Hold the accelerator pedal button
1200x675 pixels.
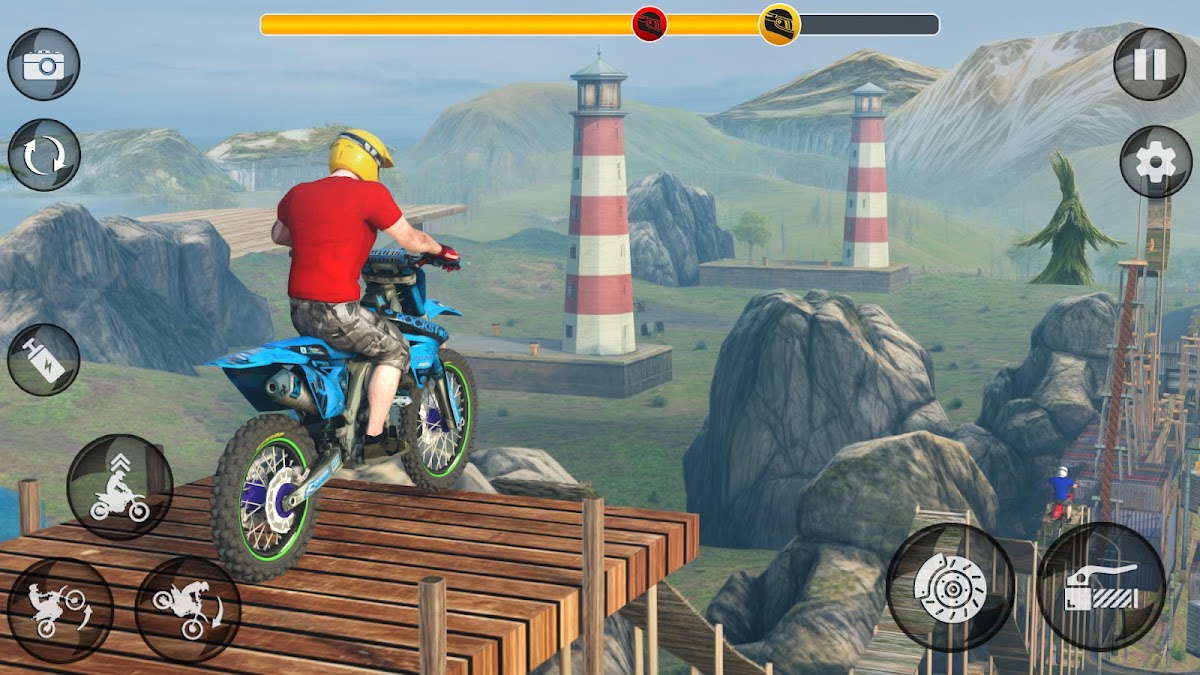point(1101,587)
